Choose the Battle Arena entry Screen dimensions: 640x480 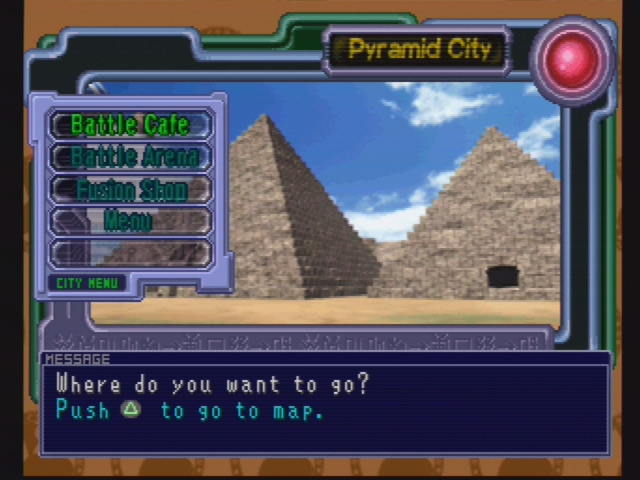129,157
